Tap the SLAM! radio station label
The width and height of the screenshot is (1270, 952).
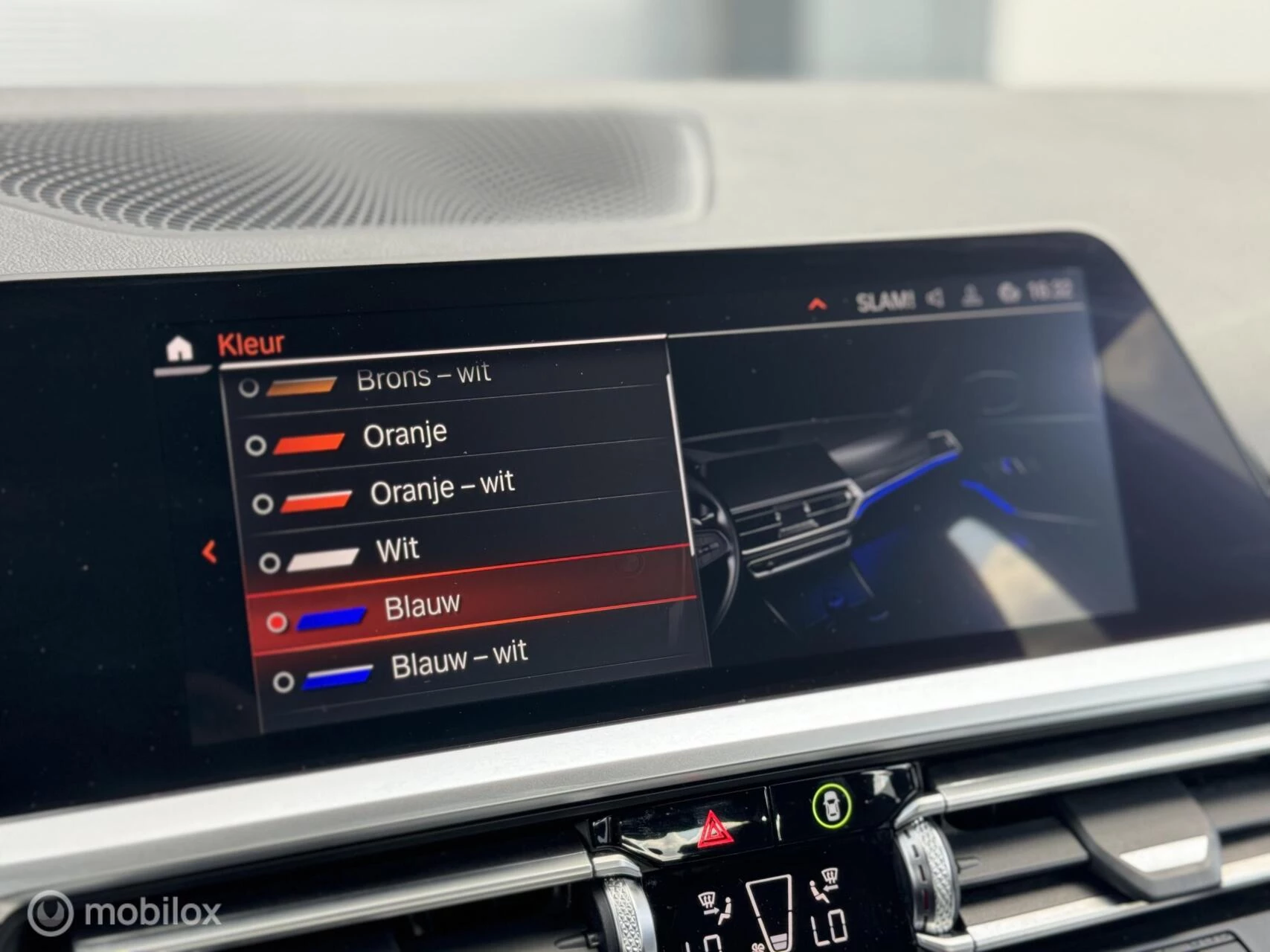point(884,301)
